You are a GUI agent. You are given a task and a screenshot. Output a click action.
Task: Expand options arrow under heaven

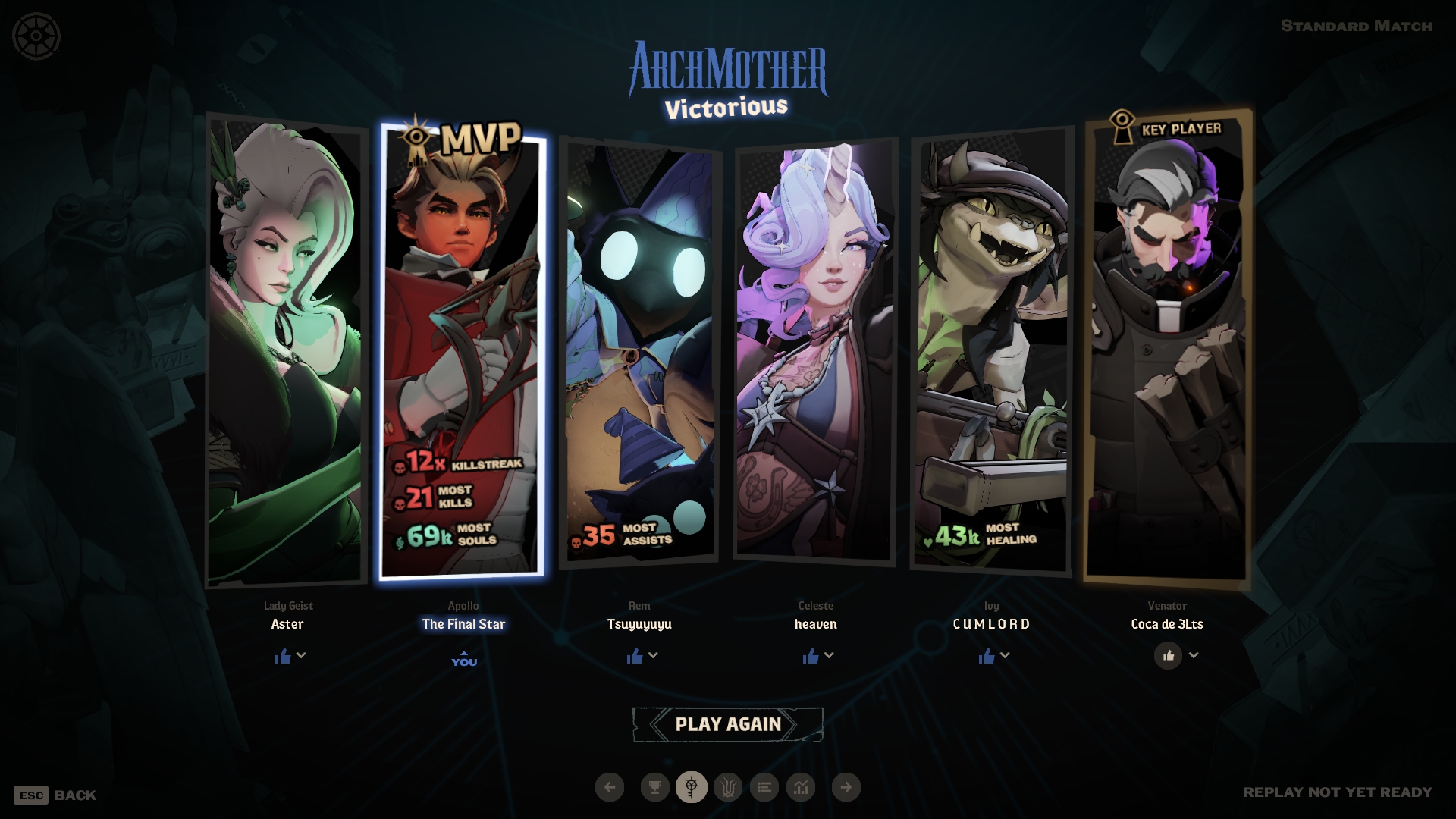click(x=829, y=655)
